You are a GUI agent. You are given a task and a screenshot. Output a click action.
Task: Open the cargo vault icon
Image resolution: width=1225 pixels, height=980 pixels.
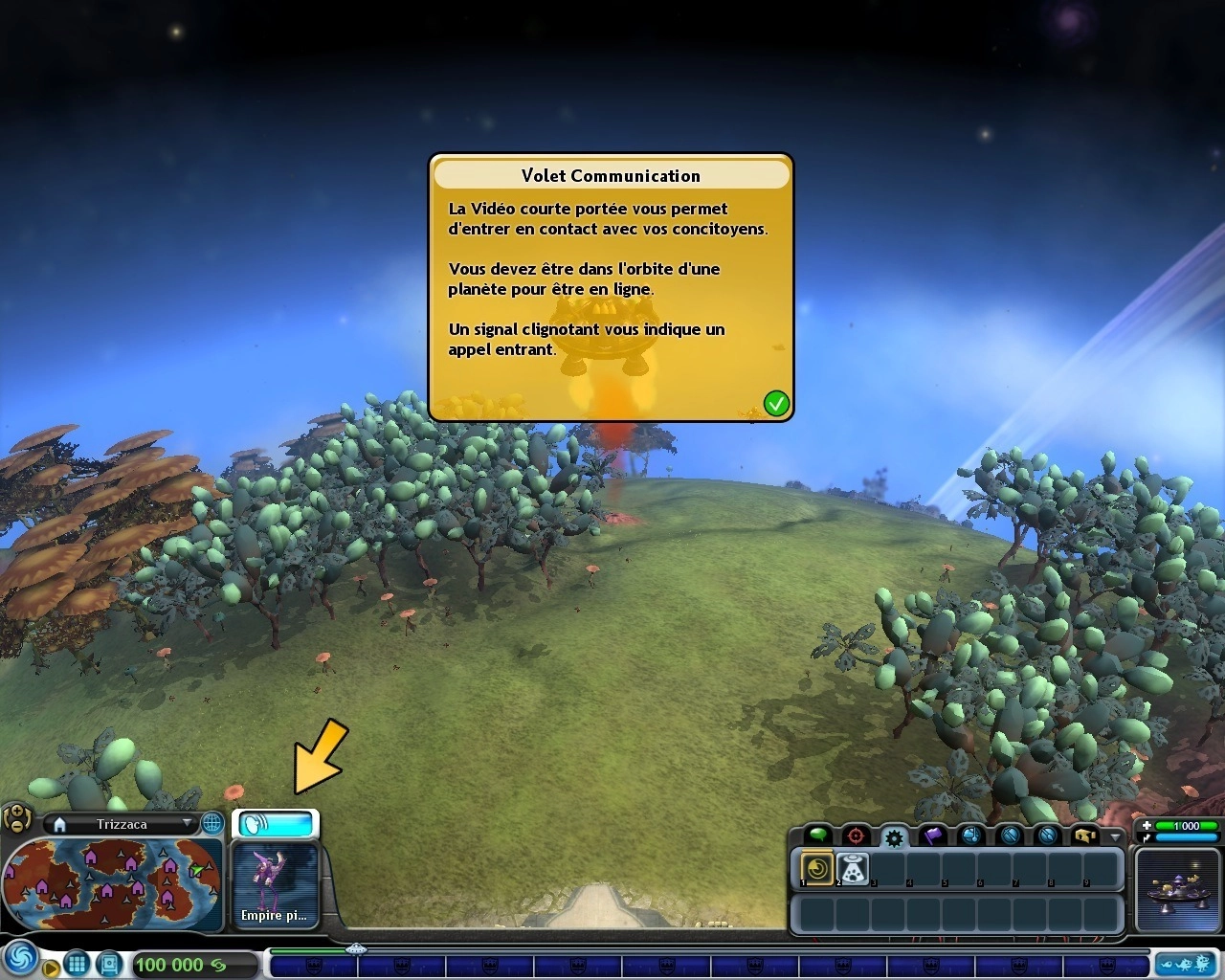coord(109,964)
